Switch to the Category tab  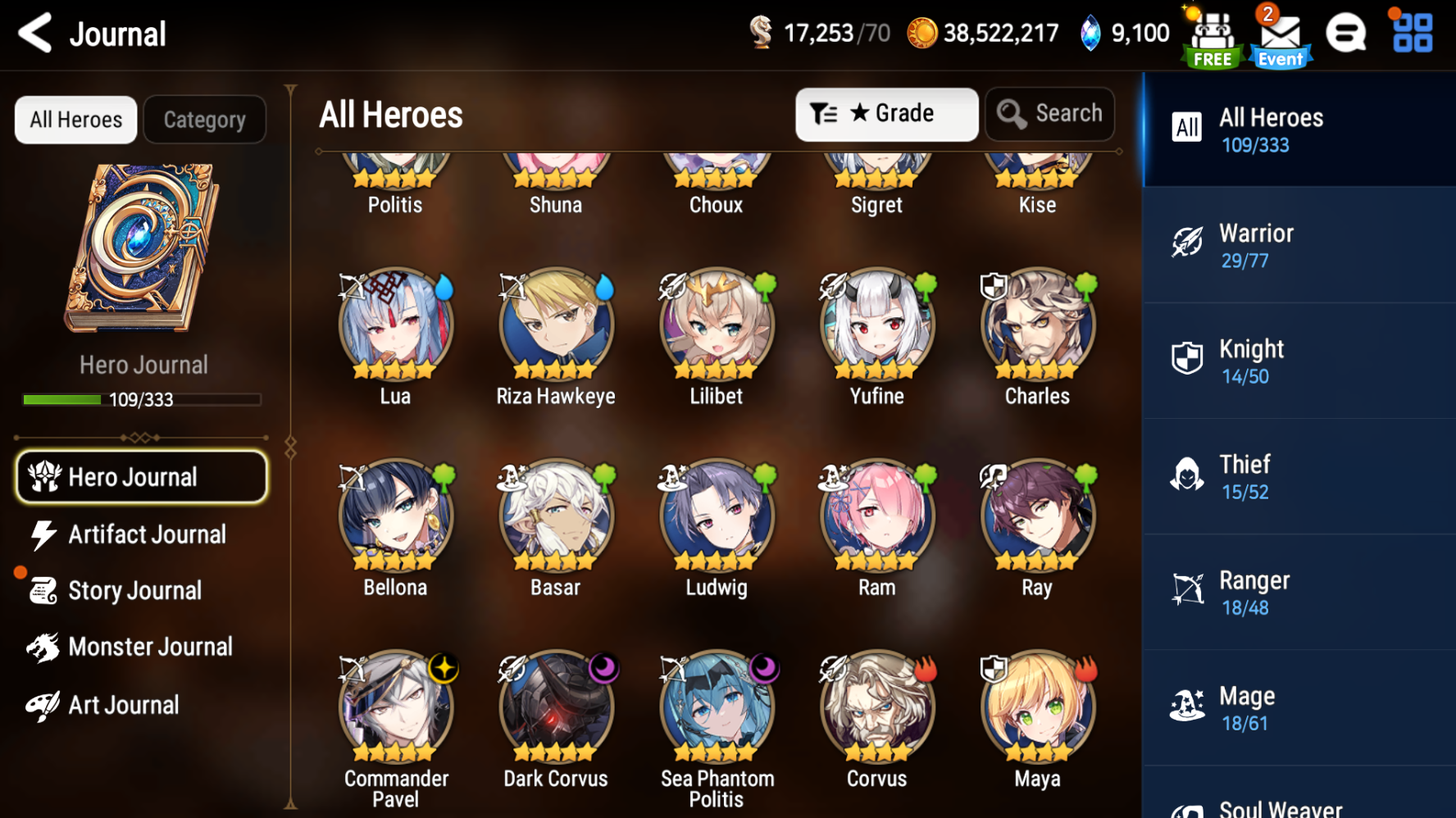pos(204,119)
